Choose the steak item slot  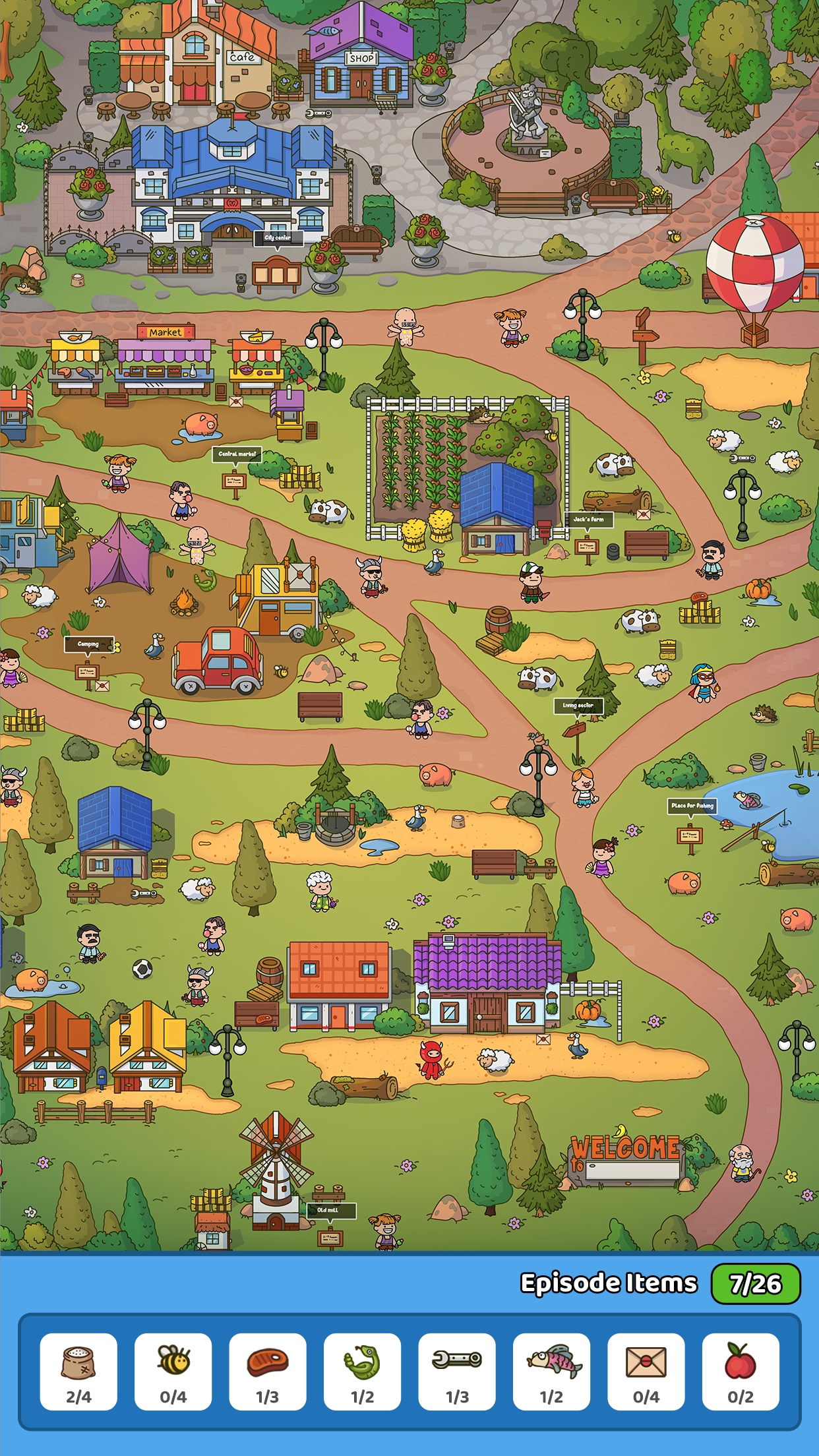pos(268,1371)
